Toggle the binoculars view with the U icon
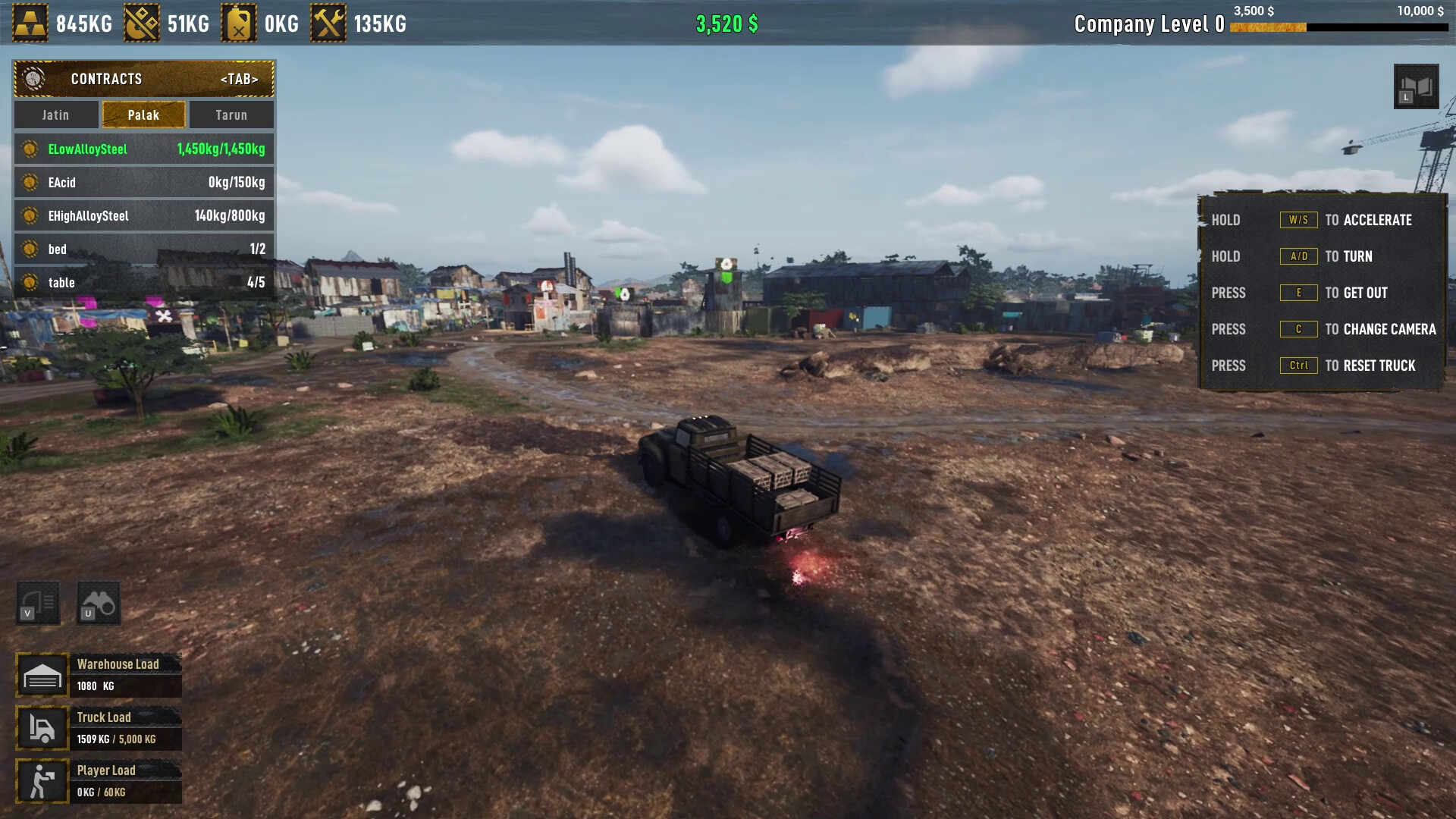The image size is (1456, 819). 99,601
